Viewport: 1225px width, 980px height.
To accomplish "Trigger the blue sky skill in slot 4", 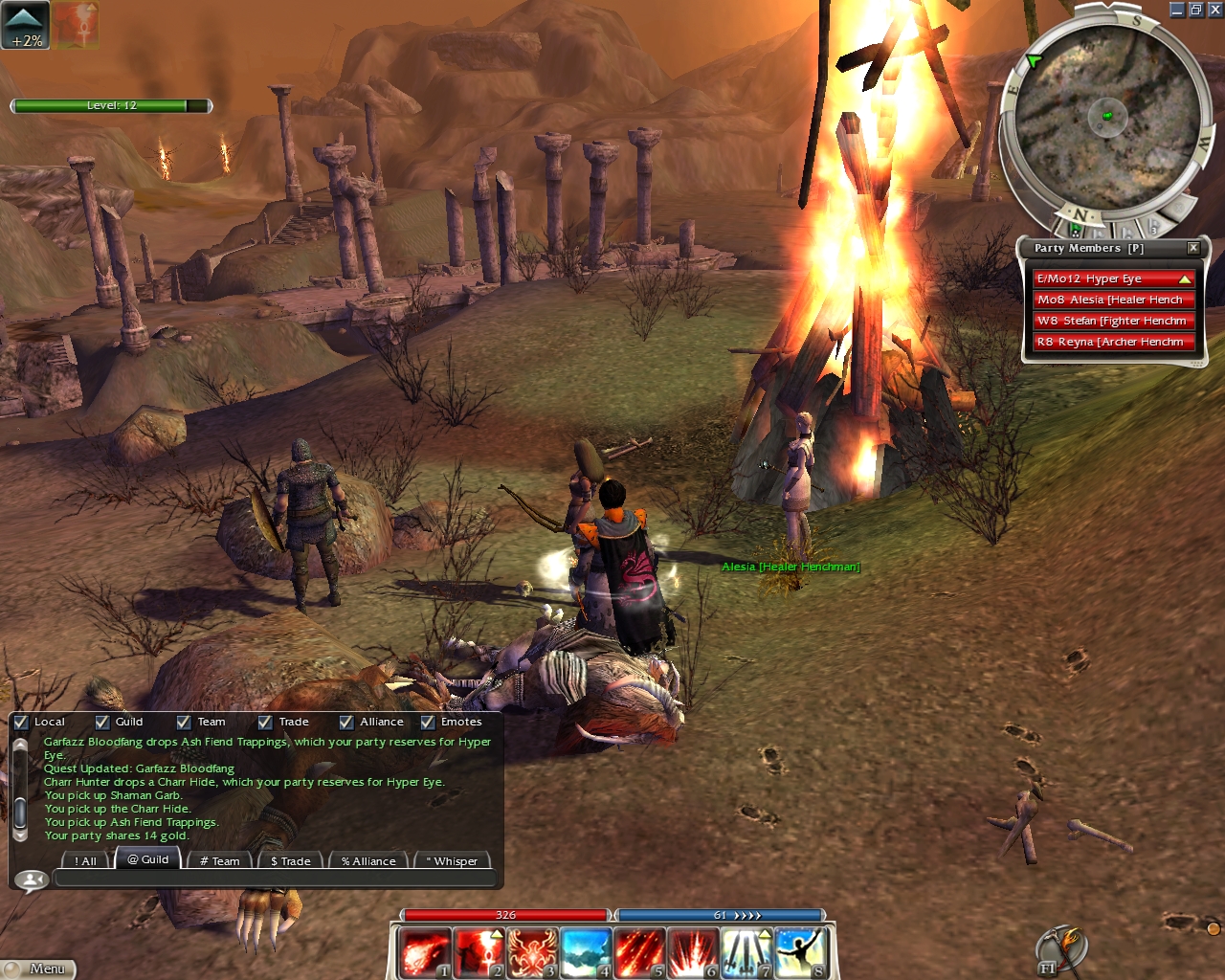I will [586, 953].
